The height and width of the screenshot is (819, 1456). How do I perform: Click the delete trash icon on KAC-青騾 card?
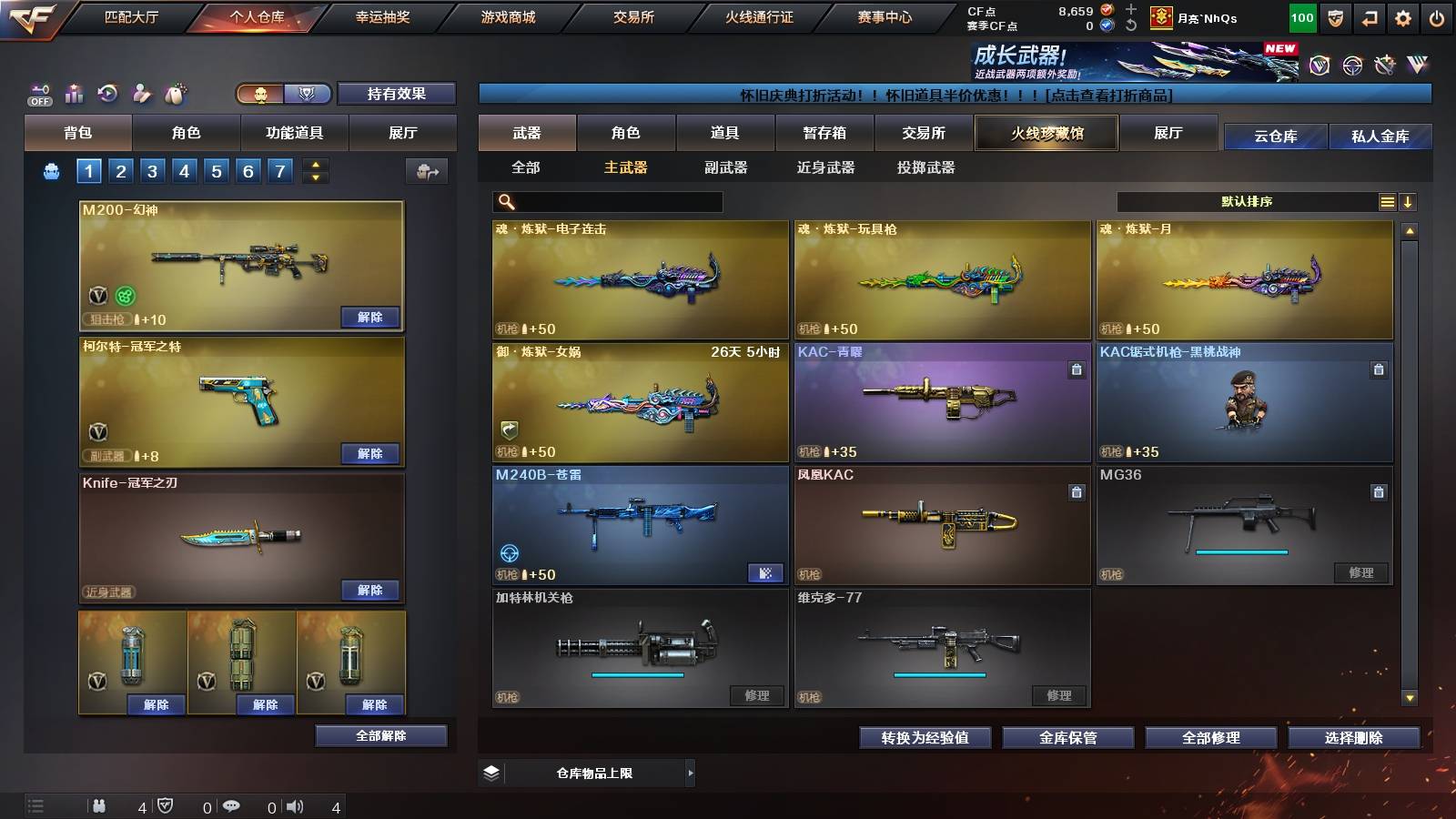click(x=1077, y=368)
